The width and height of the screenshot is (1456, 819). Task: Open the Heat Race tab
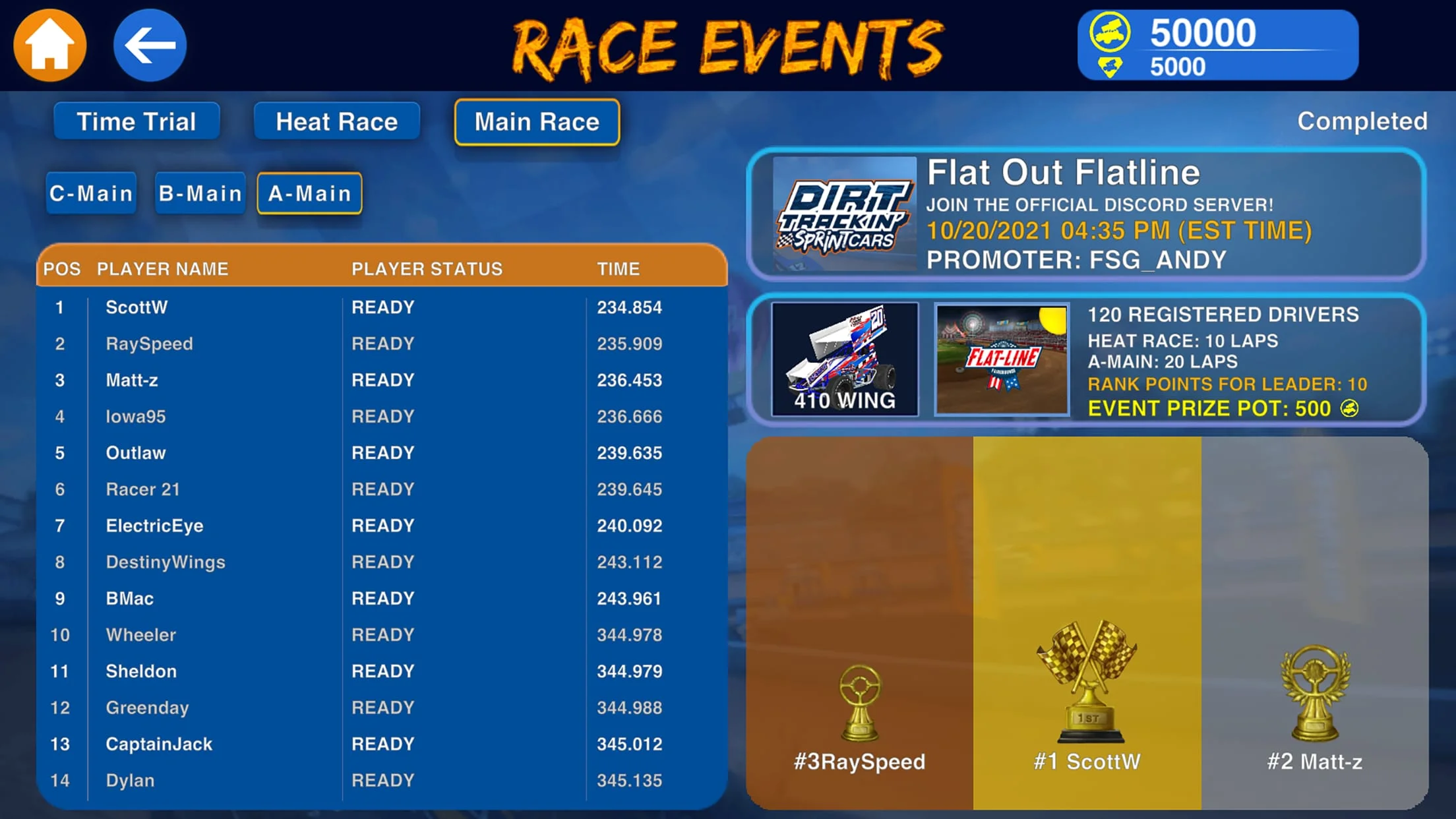[x=337, y=121]
